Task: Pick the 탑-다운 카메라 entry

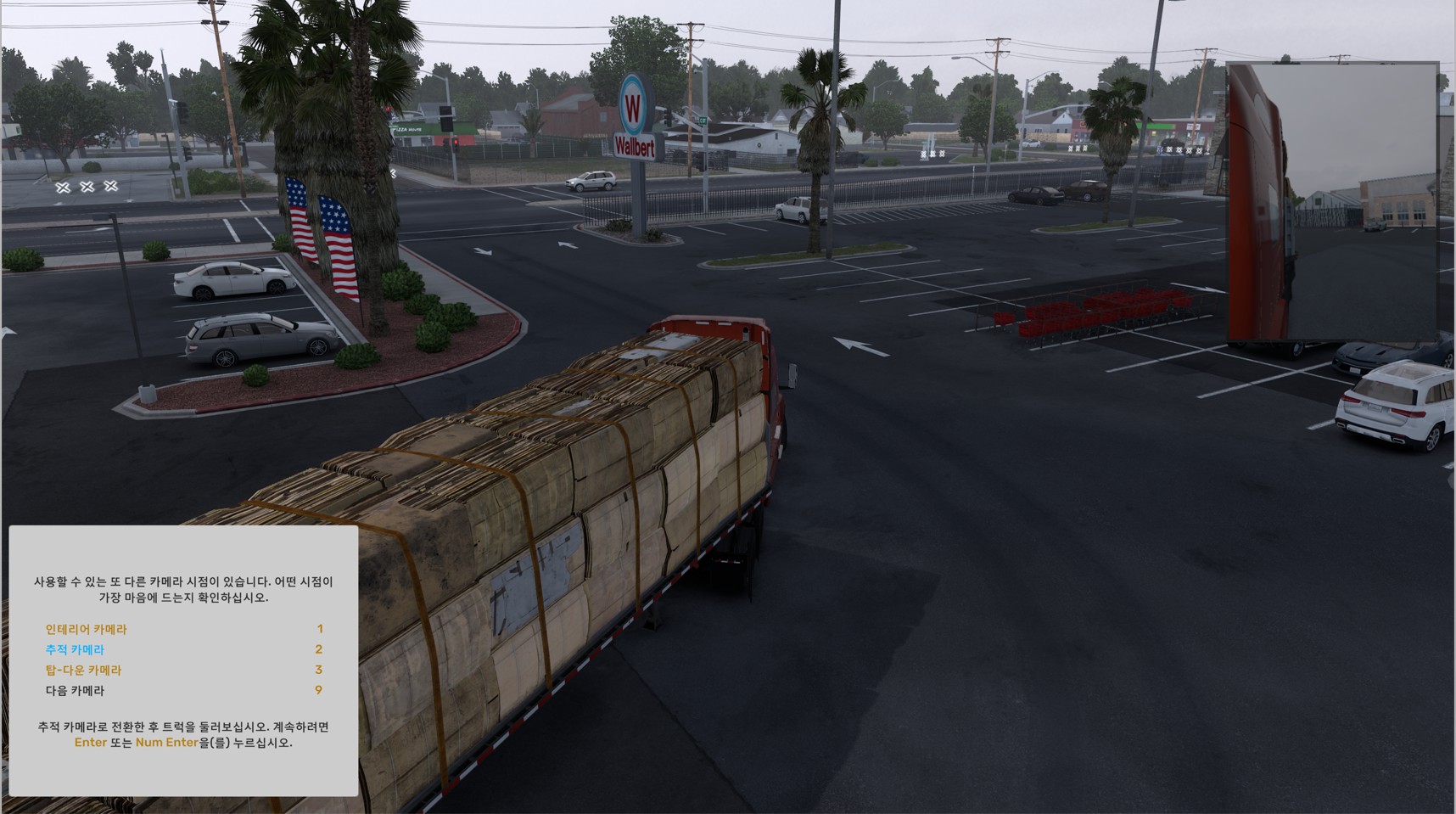Action: tap(83, 670)
